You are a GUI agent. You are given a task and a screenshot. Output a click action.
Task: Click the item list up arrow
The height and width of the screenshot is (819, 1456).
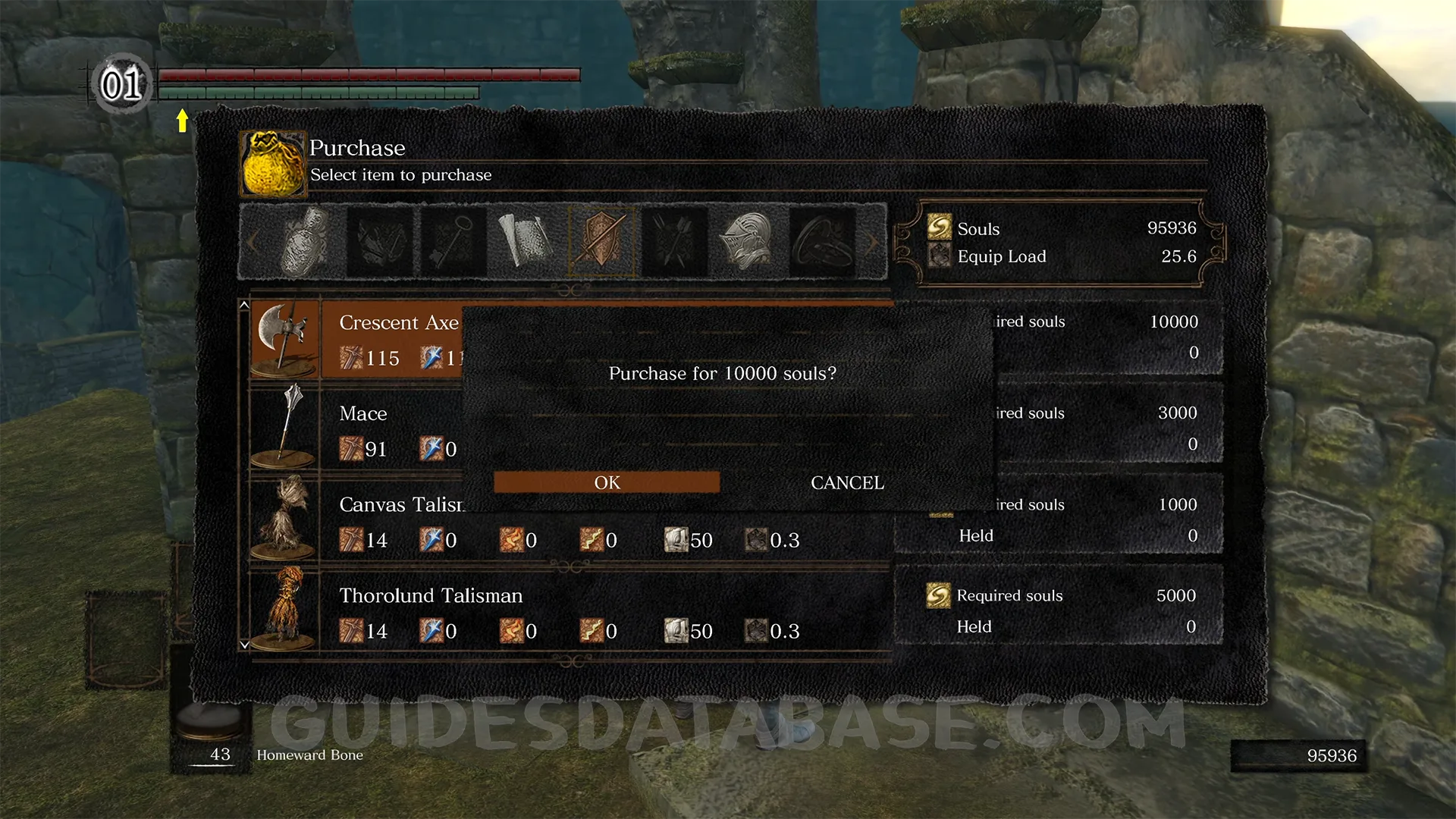pyautogui.click(x=244, y=305)
